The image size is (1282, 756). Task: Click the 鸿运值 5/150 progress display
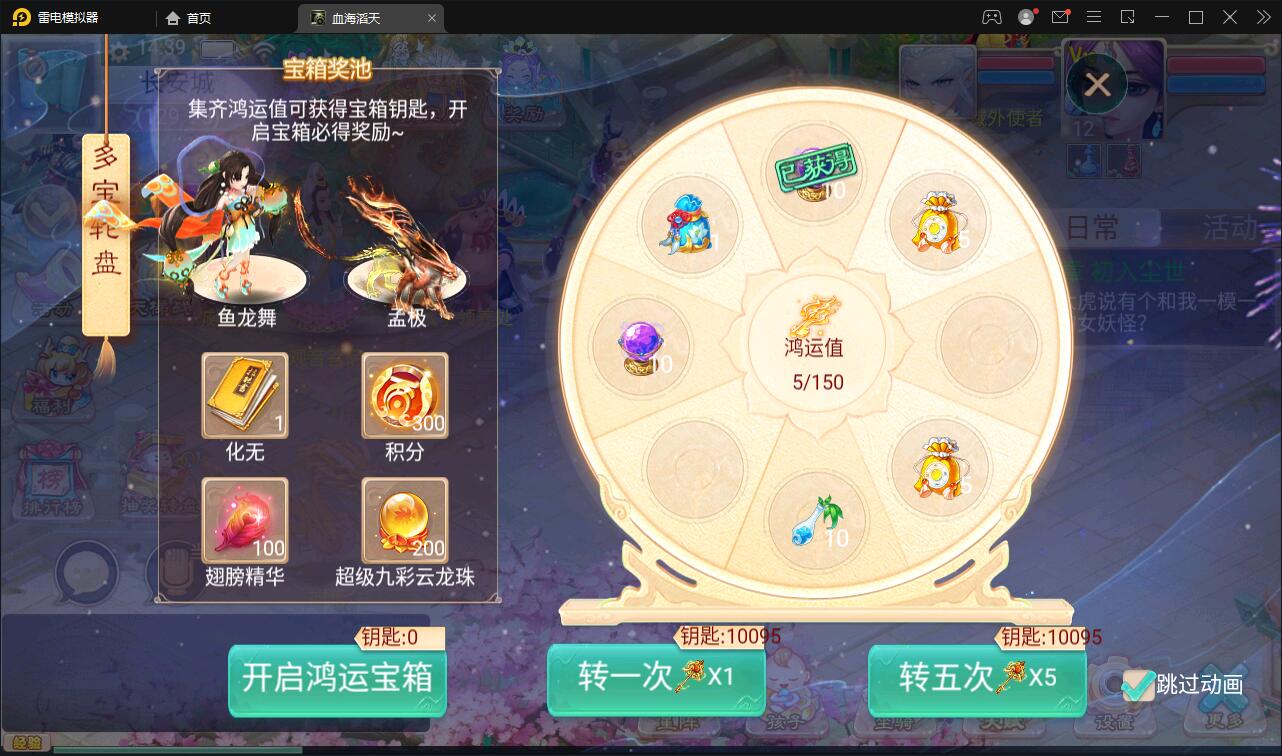click(x=817, y=355)
